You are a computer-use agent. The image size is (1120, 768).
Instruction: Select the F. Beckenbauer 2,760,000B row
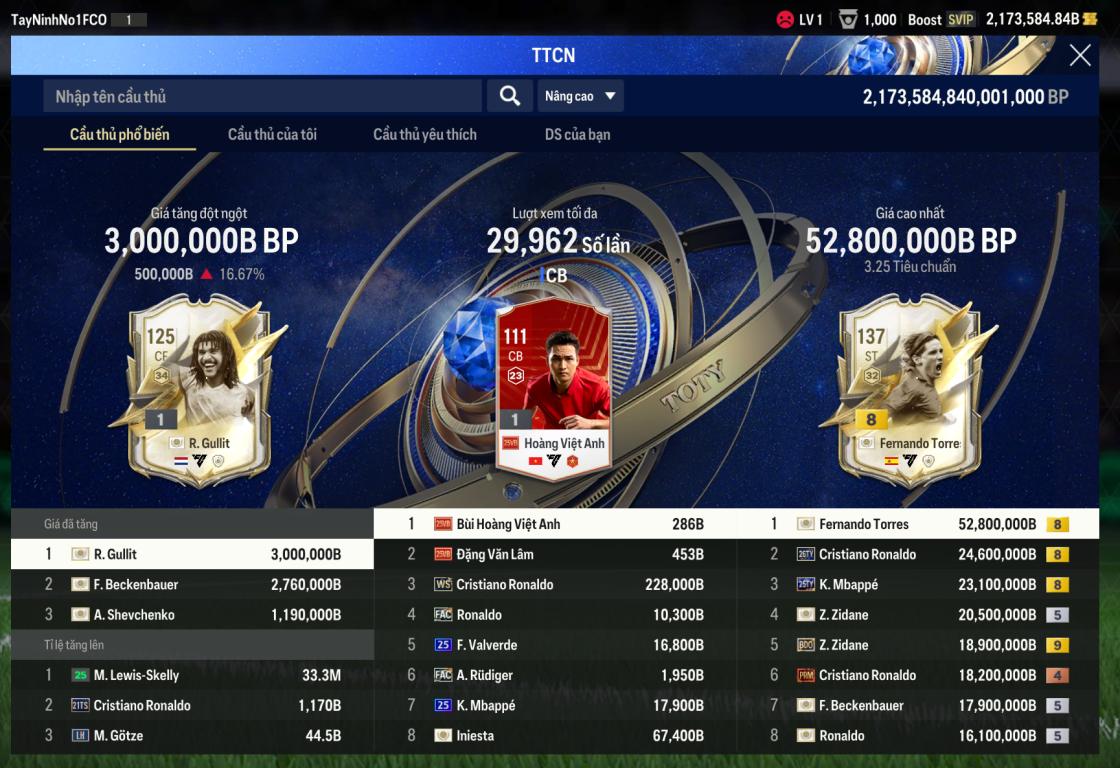click(x=192, y=585)
